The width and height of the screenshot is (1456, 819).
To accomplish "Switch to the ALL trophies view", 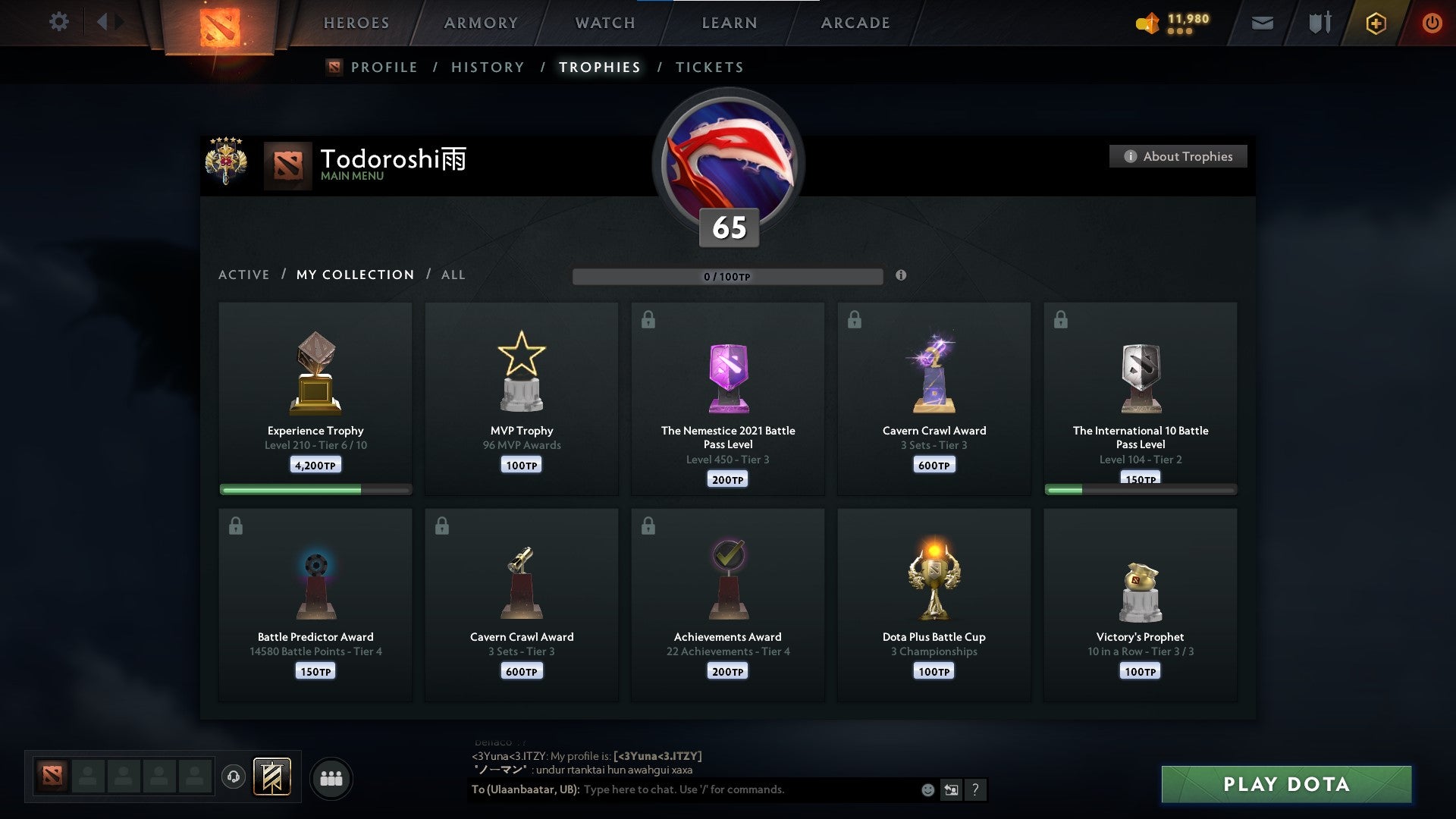I will (453, 275).
